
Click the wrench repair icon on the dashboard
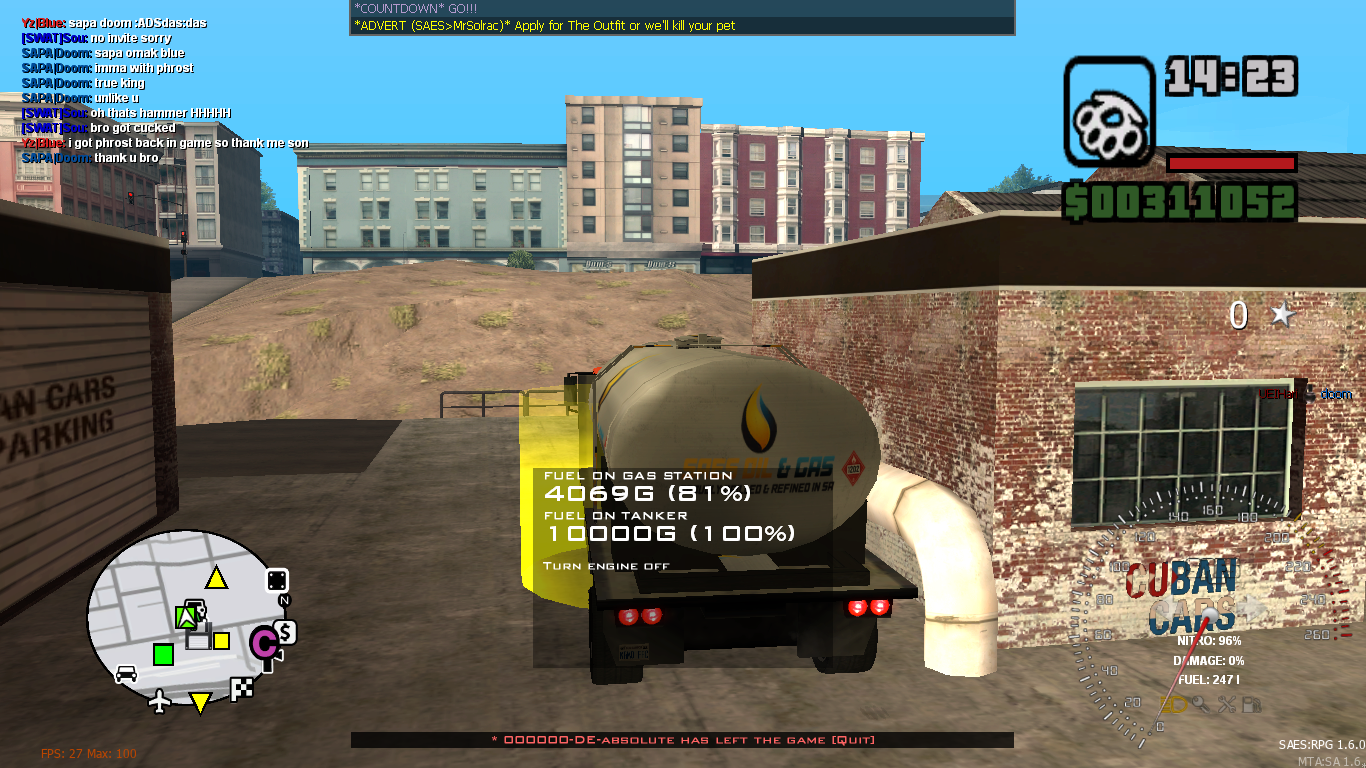coord(1228,704)
